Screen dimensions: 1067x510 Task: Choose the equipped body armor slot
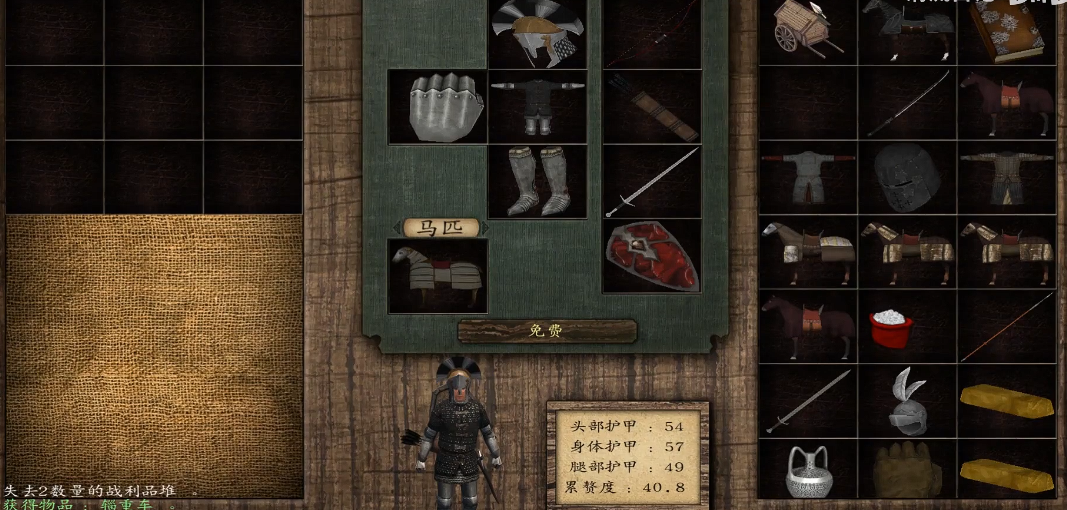(537, 106)
